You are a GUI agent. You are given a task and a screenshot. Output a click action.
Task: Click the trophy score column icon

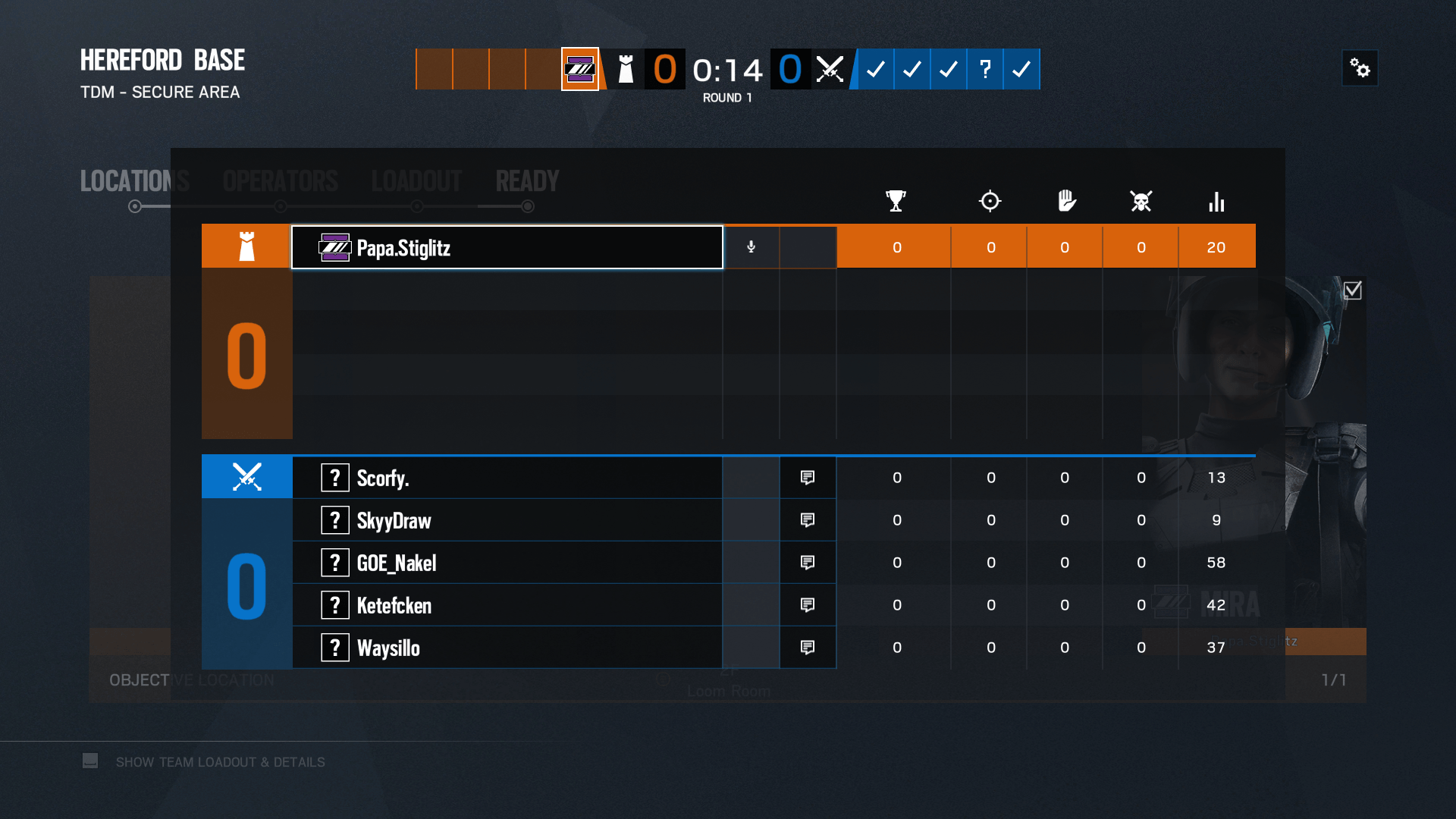896,201
